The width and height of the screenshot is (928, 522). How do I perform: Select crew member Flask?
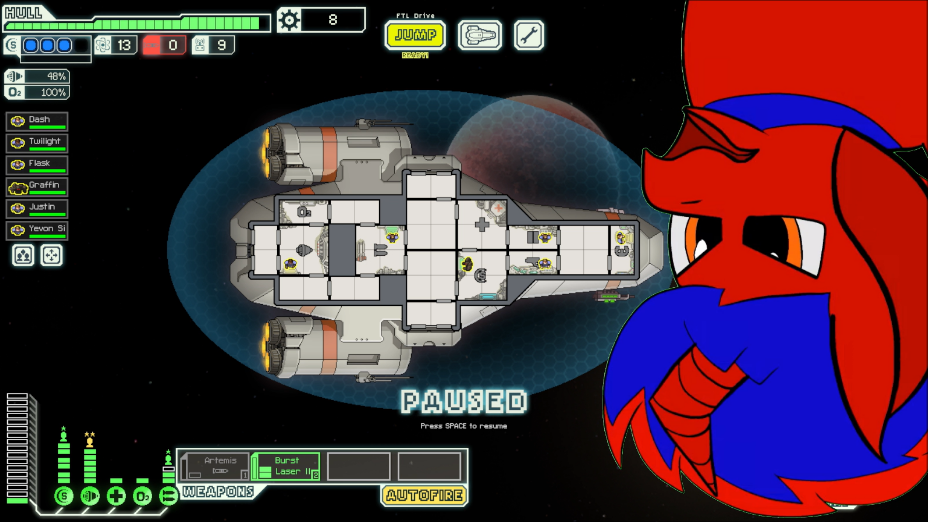click(37, 165)
